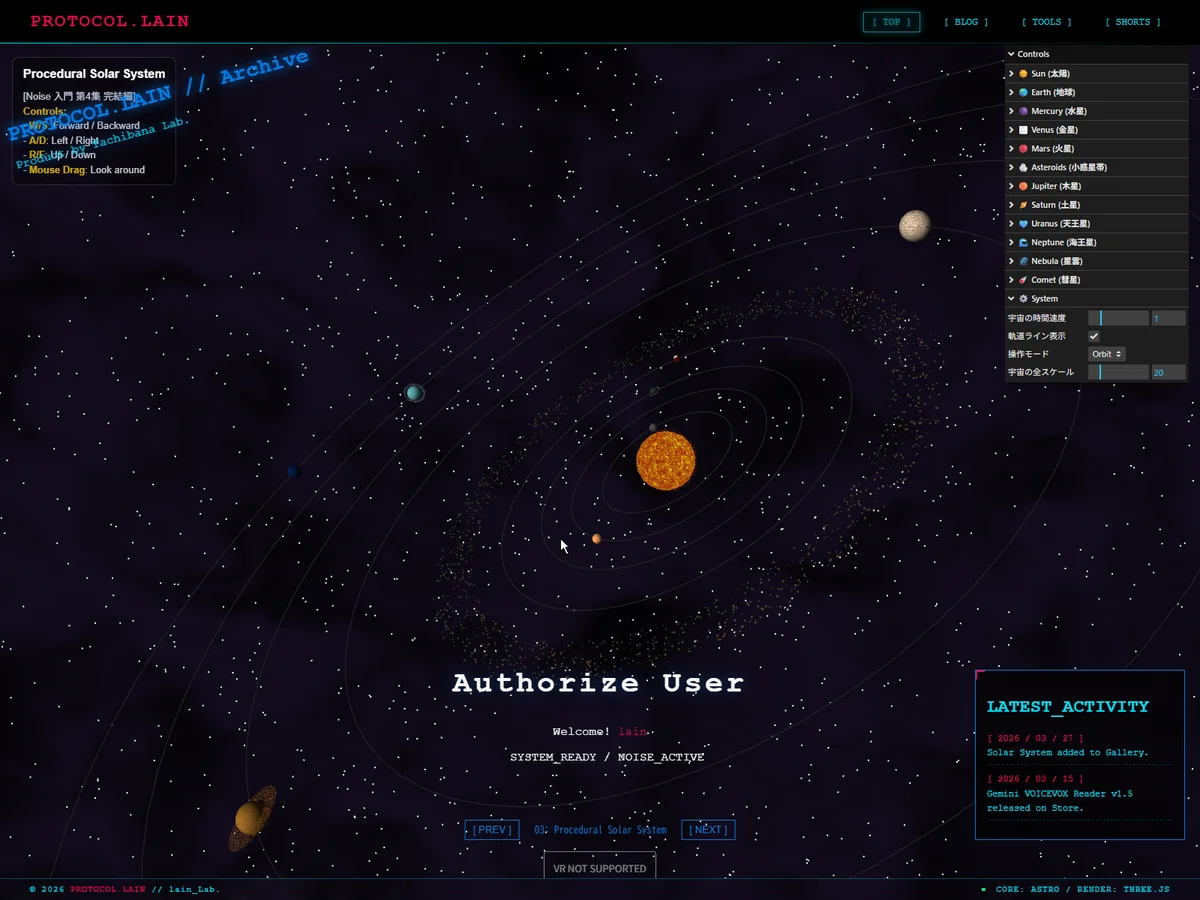The height and width of the screenshot is (900, 1200).
Task: Expand the Sun (太陽) folder
Action: click(x=1050, y=73)
